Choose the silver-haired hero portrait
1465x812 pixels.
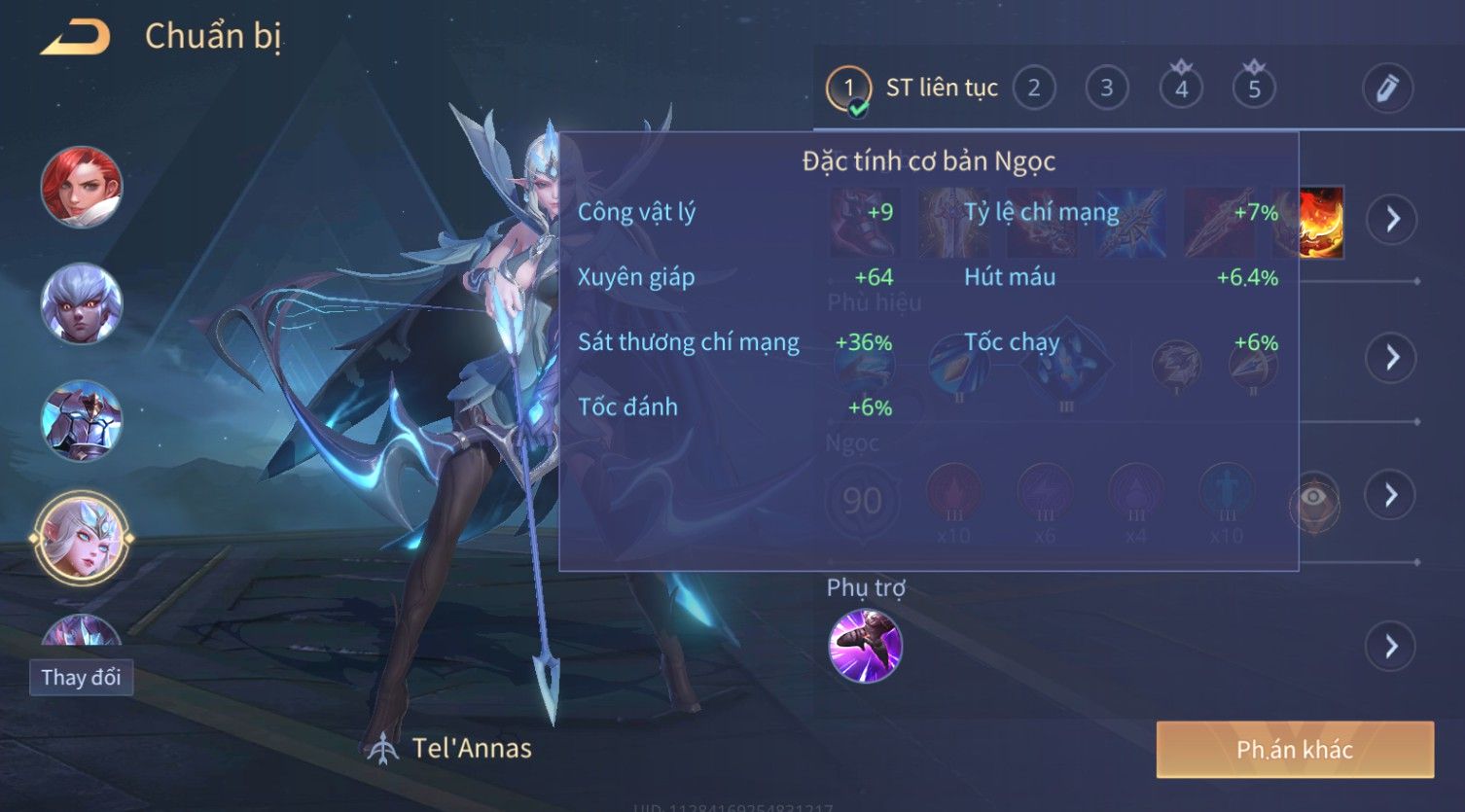pos(82,303)
